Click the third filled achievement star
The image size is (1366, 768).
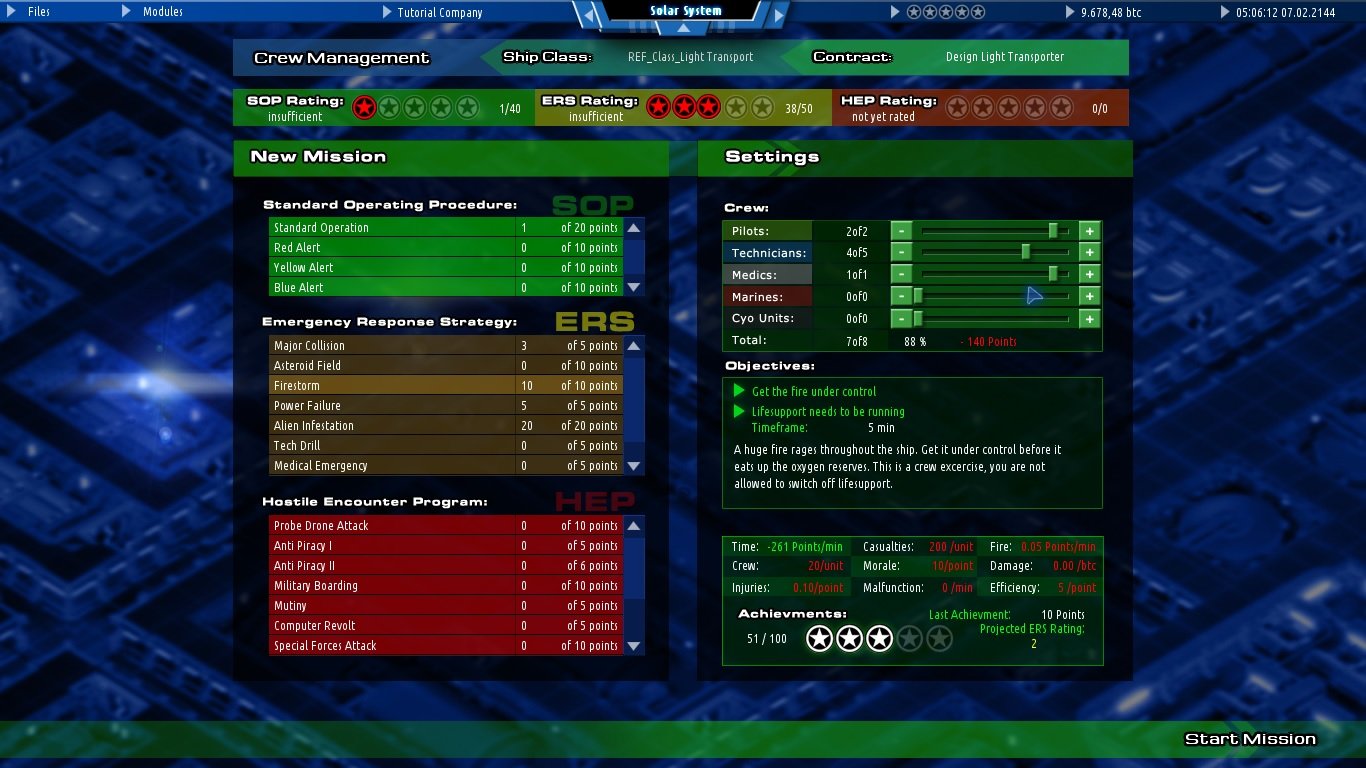[x=879, y=638]
